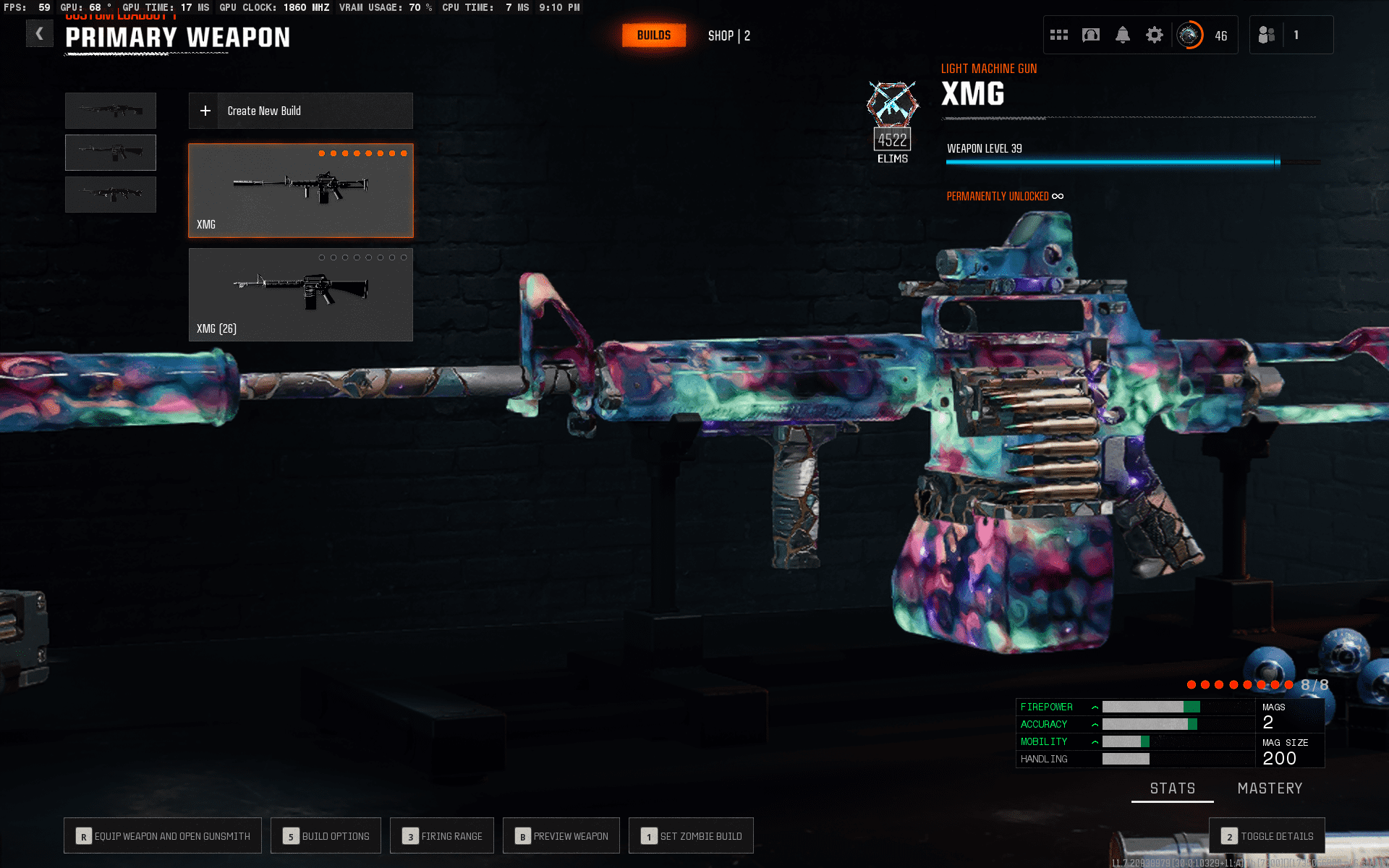Open notifications bell icon
1389x868 pixels.
click(x=1123, y=35)
